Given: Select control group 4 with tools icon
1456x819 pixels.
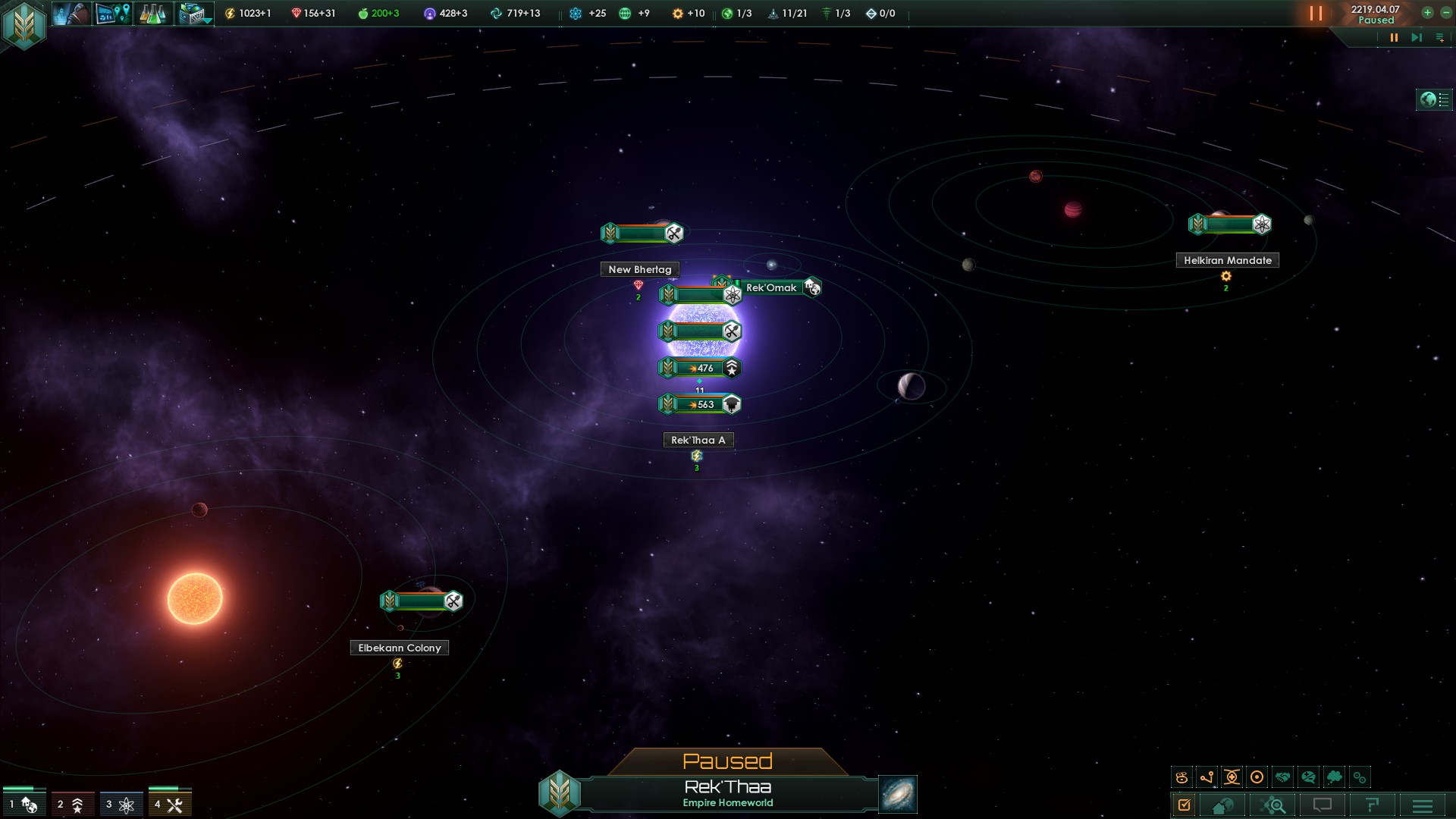Looking at the screenshot, I should pyautogui.click(x=169, y=805).
